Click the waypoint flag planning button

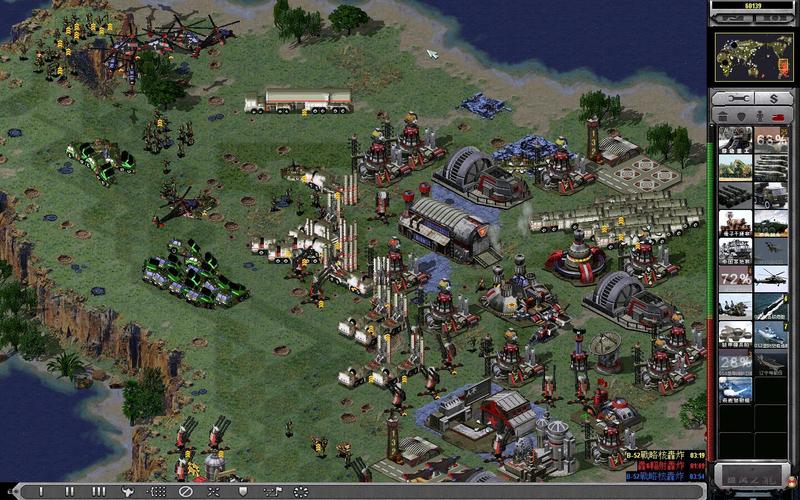pyautogui.click(x=272, y=492)
